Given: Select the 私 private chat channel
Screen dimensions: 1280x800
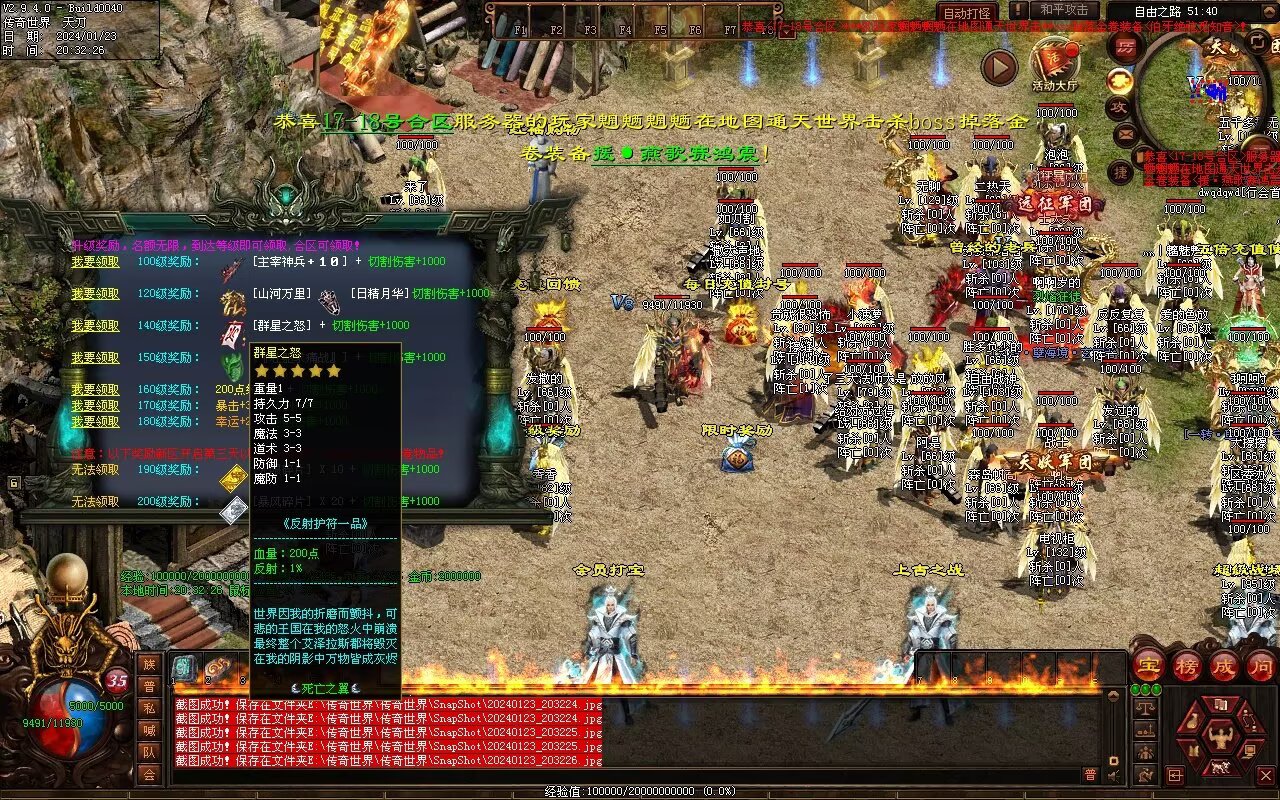Looking at the screenshot, I should (149, 708).
